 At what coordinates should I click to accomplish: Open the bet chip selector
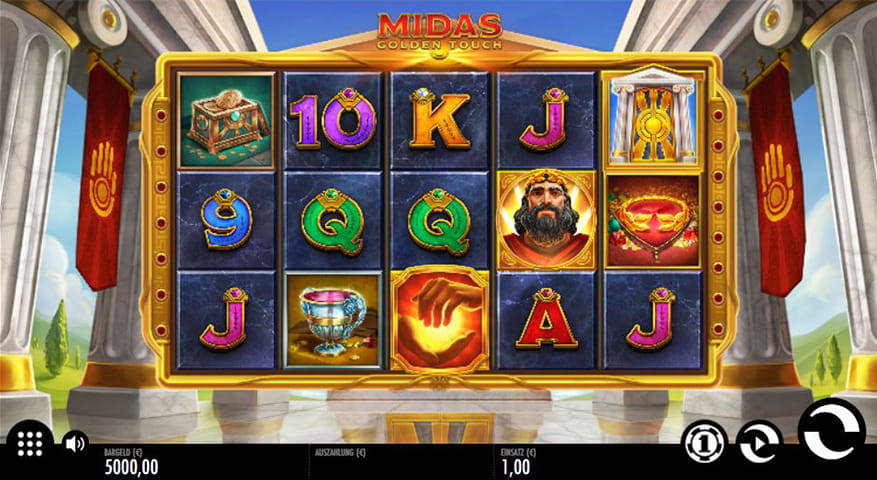pyautogui.click(x=704, y=442)
